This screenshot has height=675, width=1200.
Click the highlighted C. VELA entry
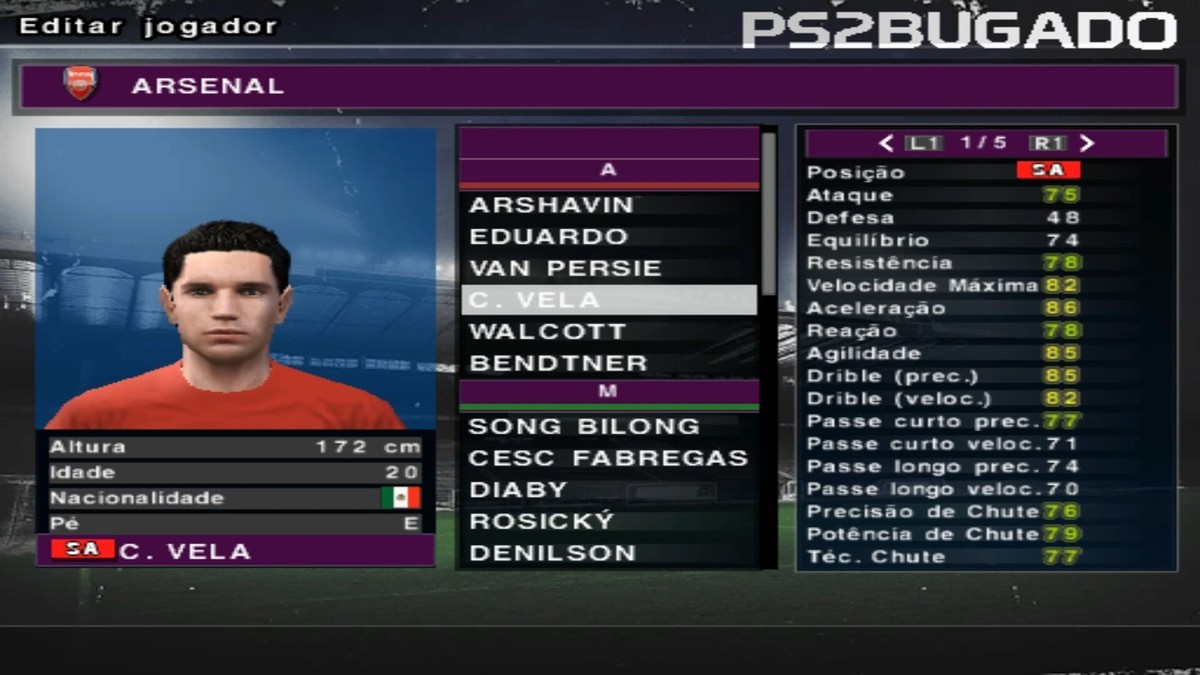pos(608,300)
